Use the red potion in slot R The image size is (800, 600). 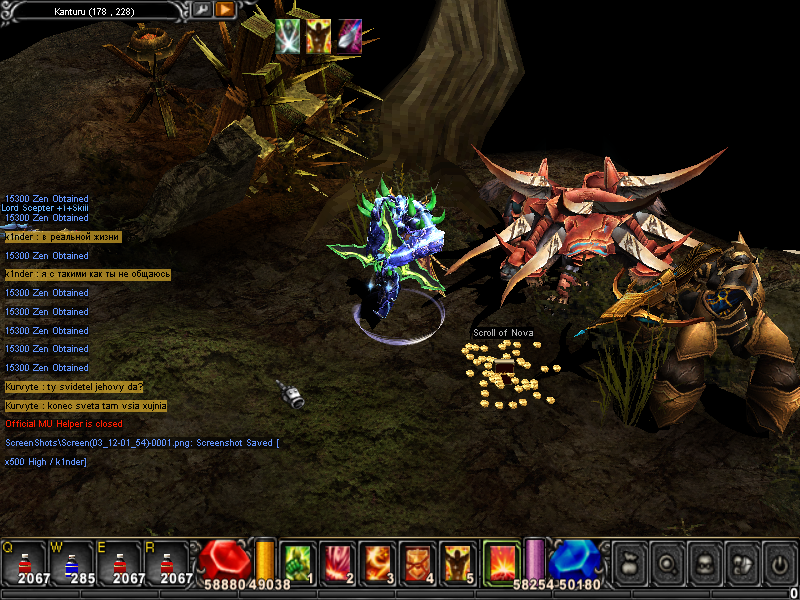(x=167, y=560)
